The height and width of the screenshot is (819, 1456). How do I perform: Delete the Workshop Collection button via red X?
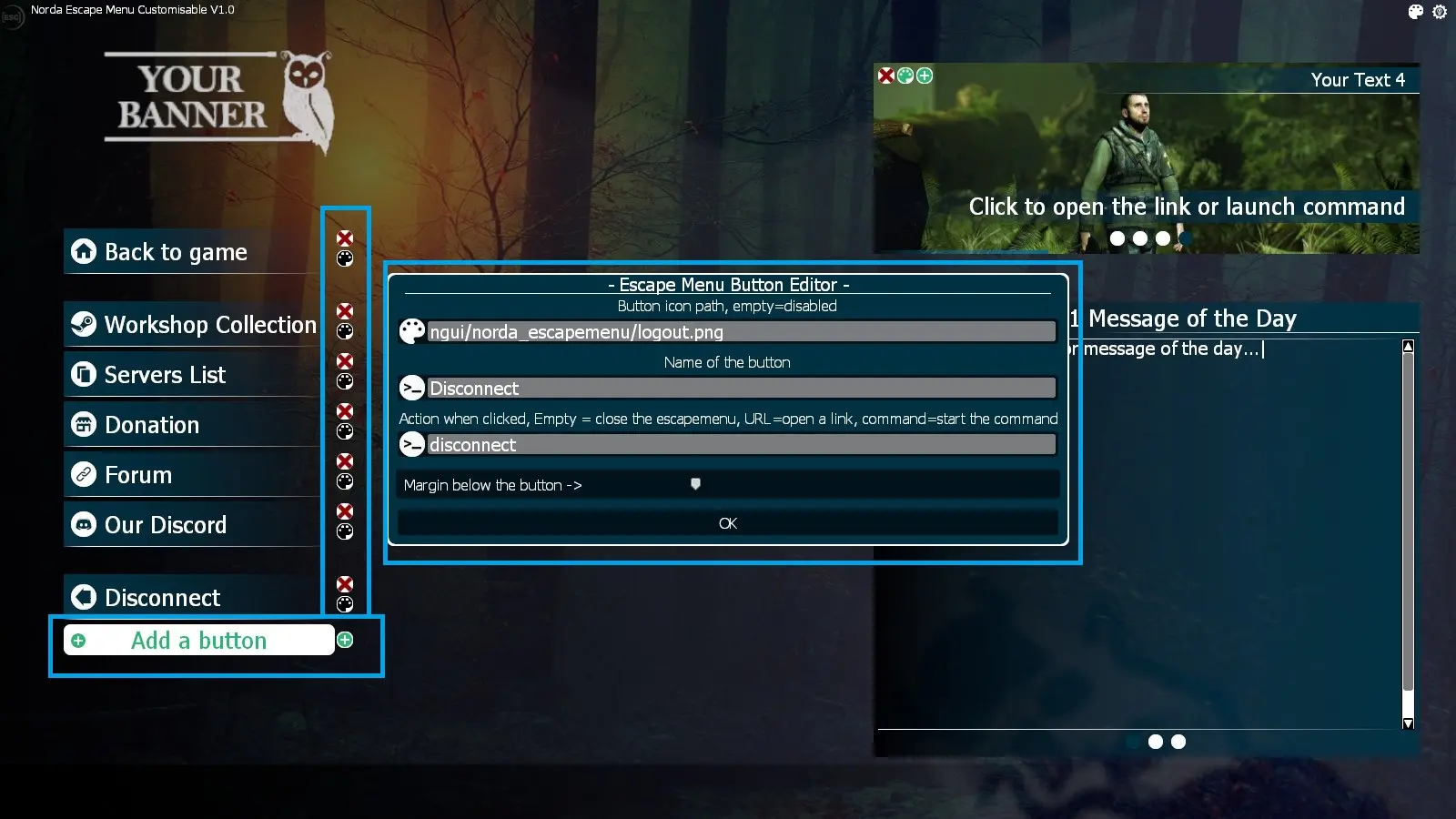click(344, 311)
